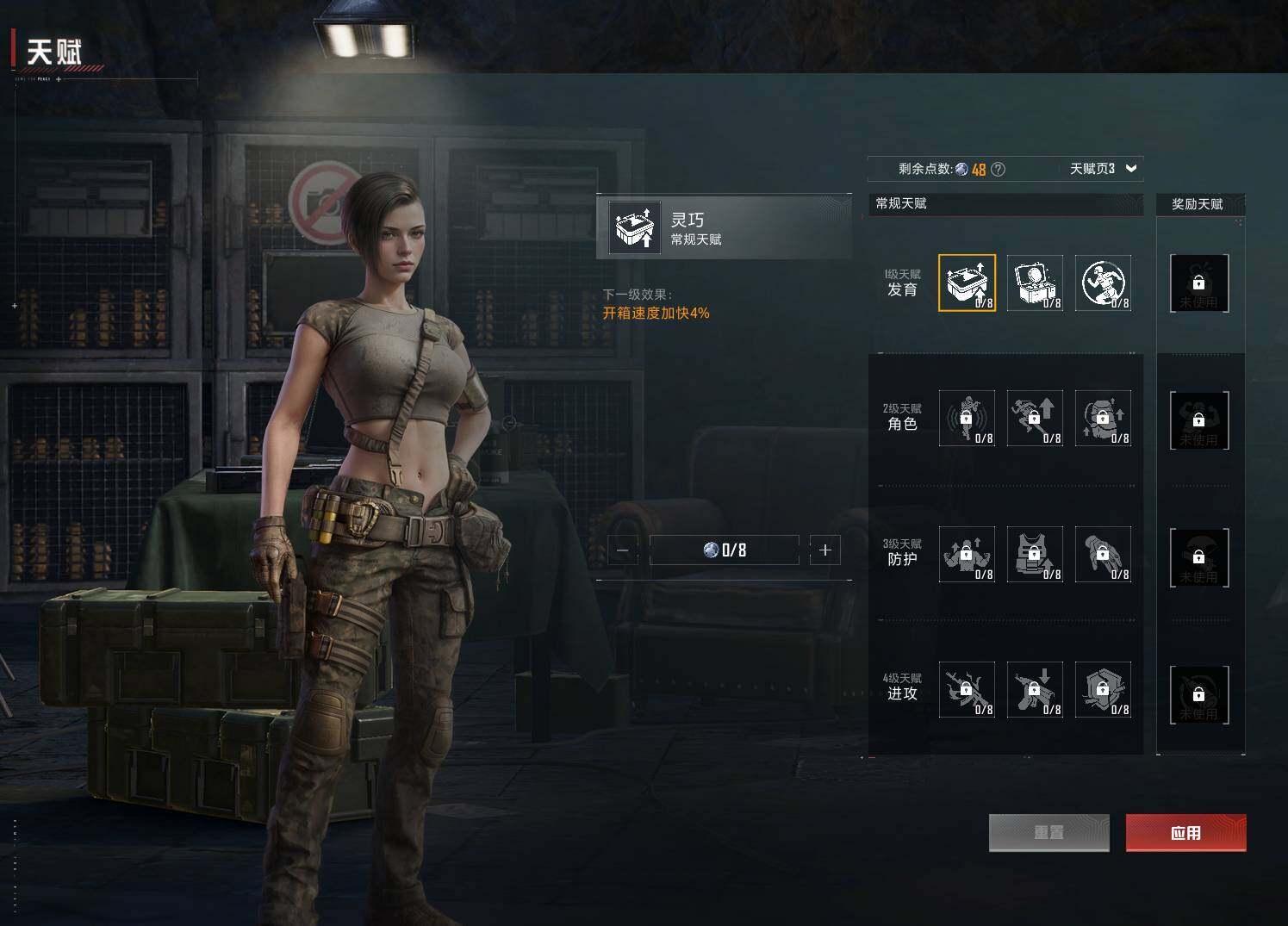Choose the locked hand talent

[1103, 555]
